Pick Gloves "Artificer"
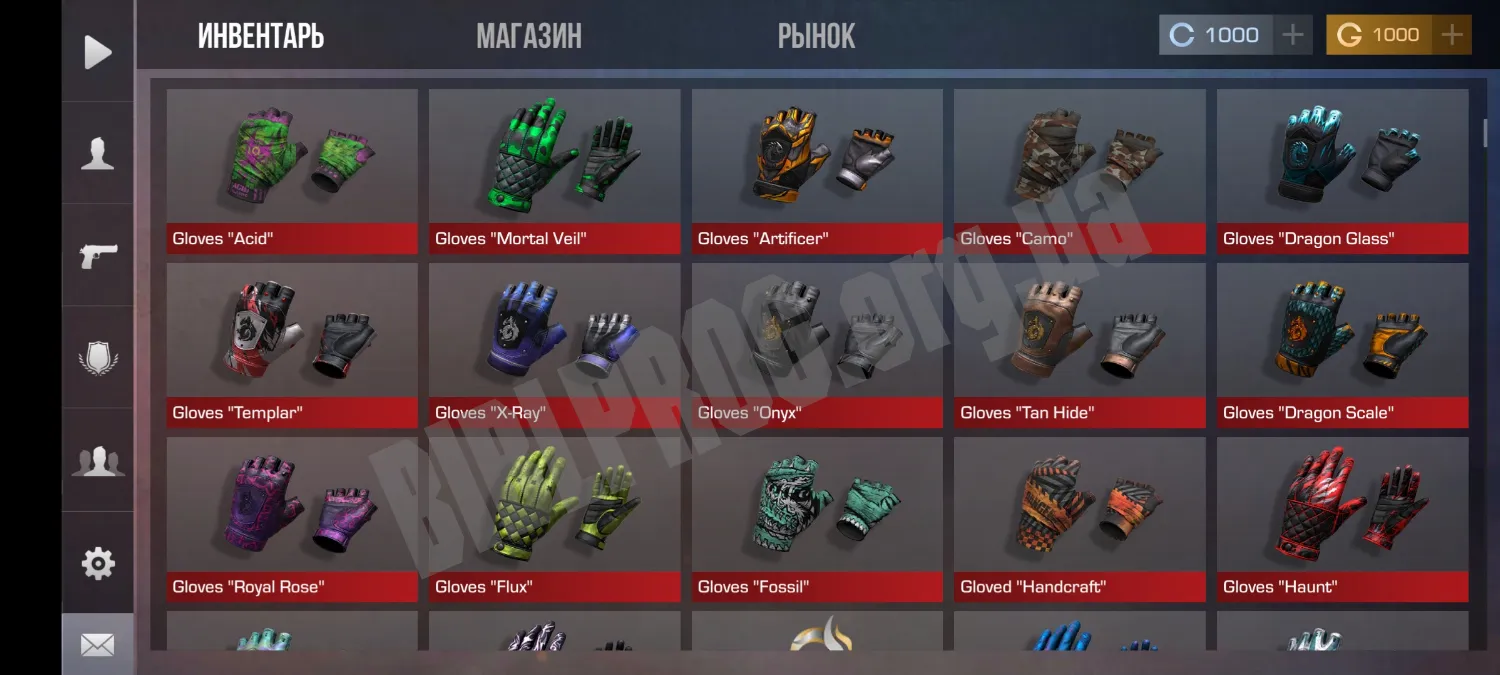Image resolution: width=1500 pixels, height=675 pixels. tap(817, 170)
